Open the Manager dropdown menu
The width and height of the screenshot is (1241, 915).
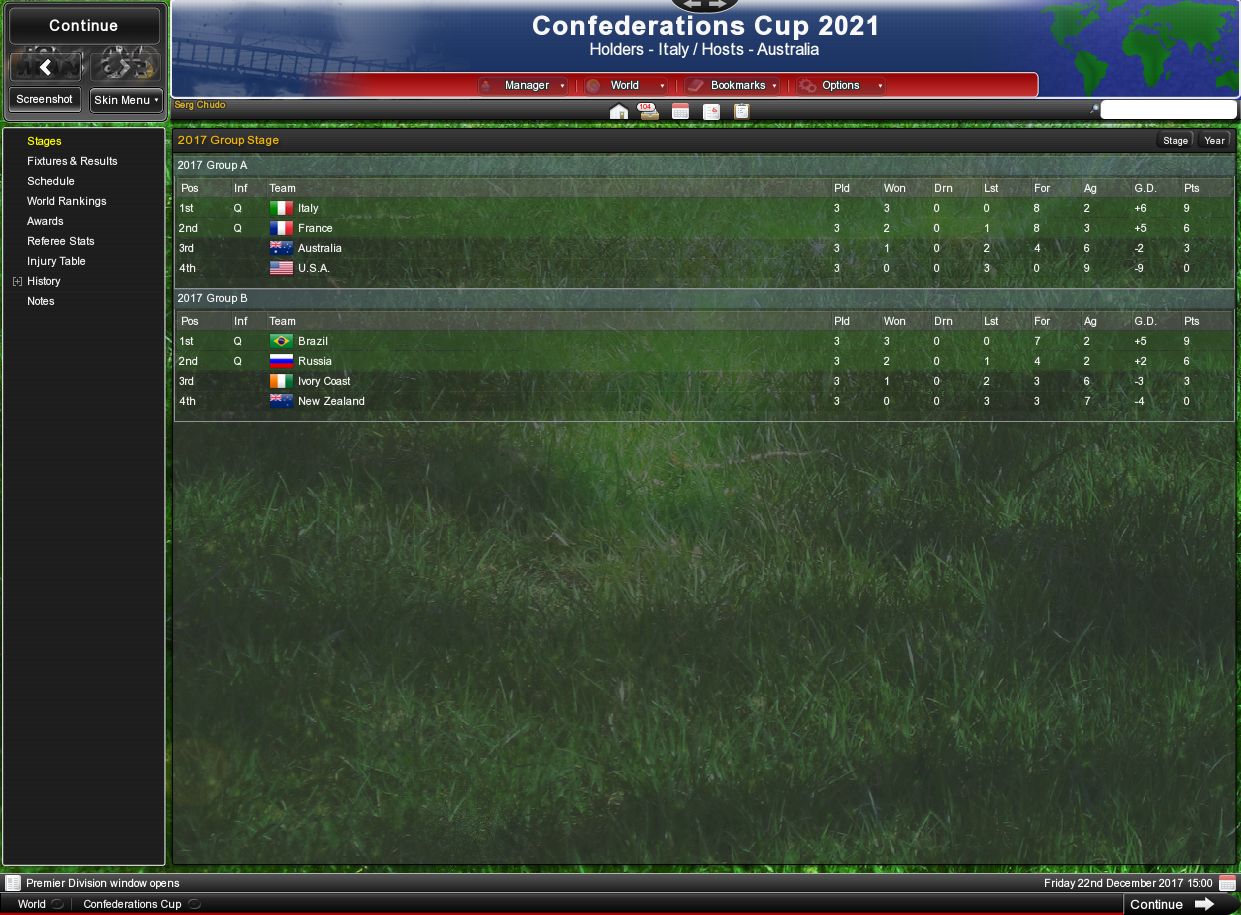pyautogui.click(x=526, y=86)
